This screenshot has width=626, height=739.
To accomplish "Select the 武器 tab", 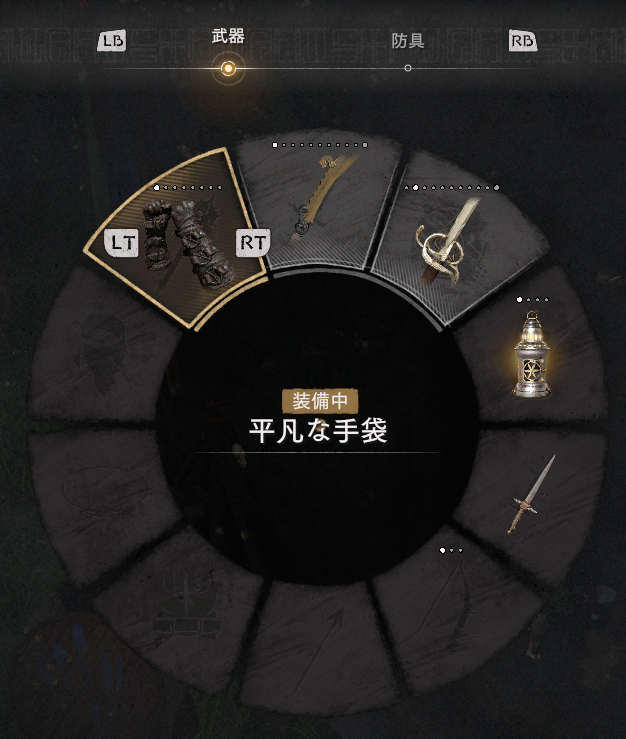I will [228, 39].
